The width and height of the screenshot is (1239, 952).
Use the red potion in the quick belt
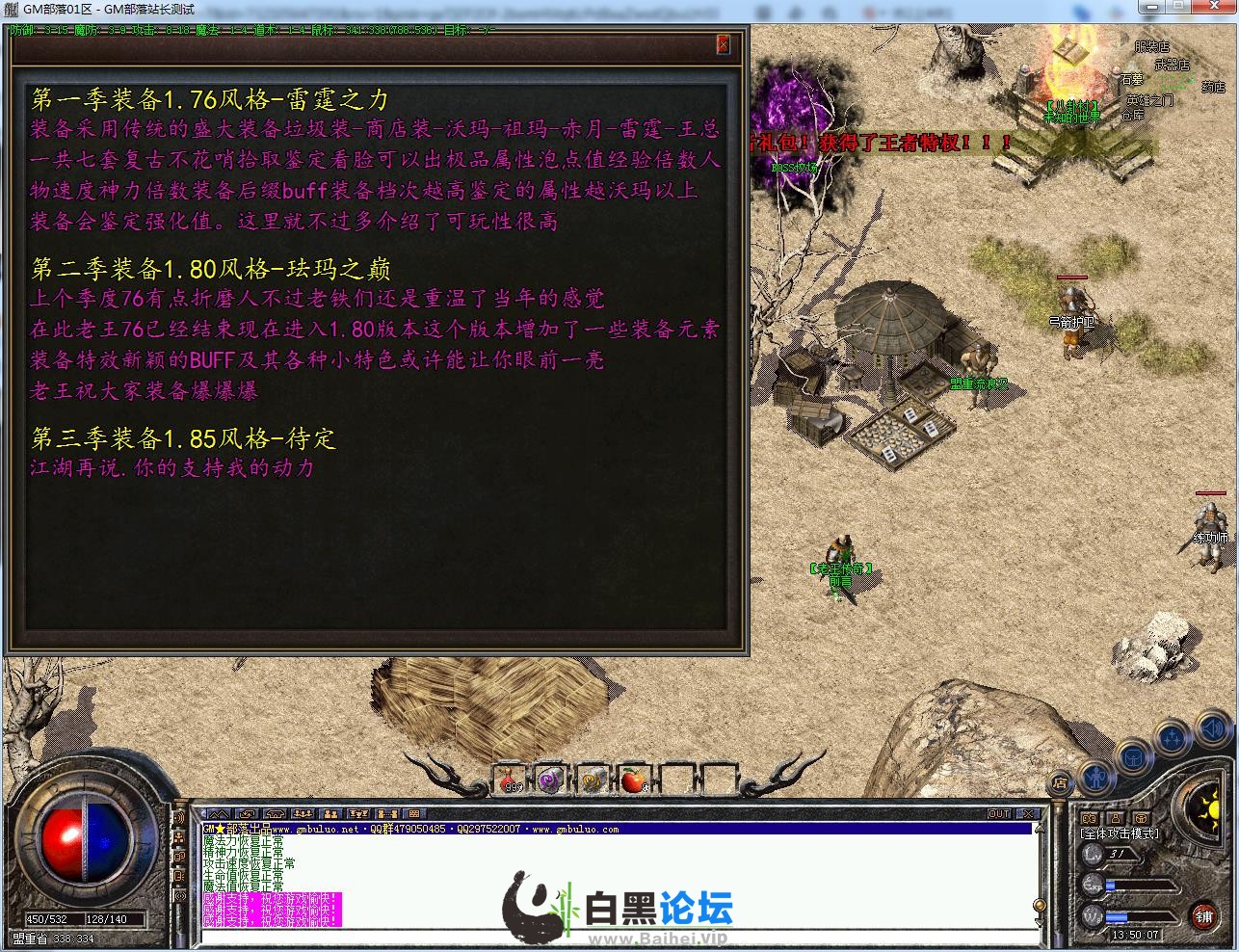[511, 780]
